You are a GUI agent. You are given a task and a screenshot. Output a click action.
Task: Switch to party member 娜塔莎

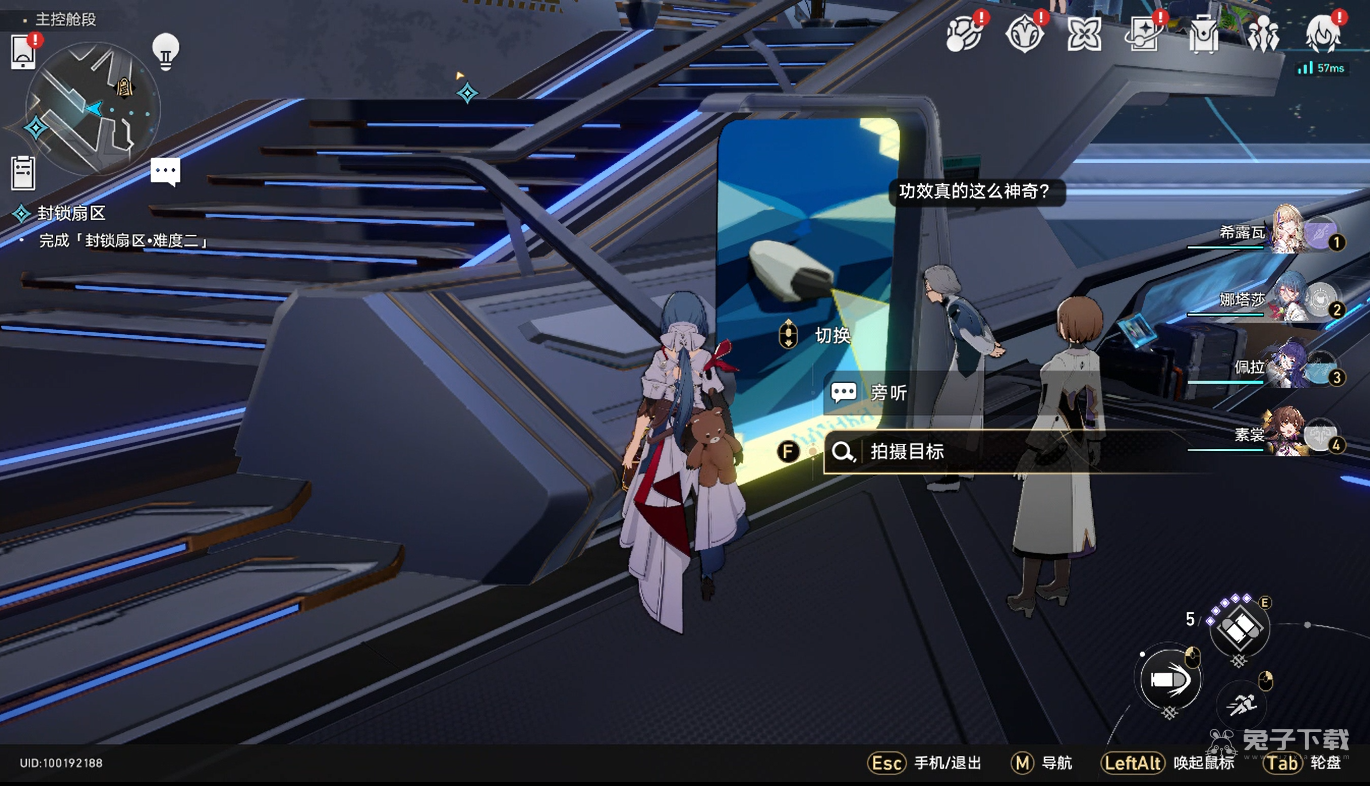[1290, 299]
